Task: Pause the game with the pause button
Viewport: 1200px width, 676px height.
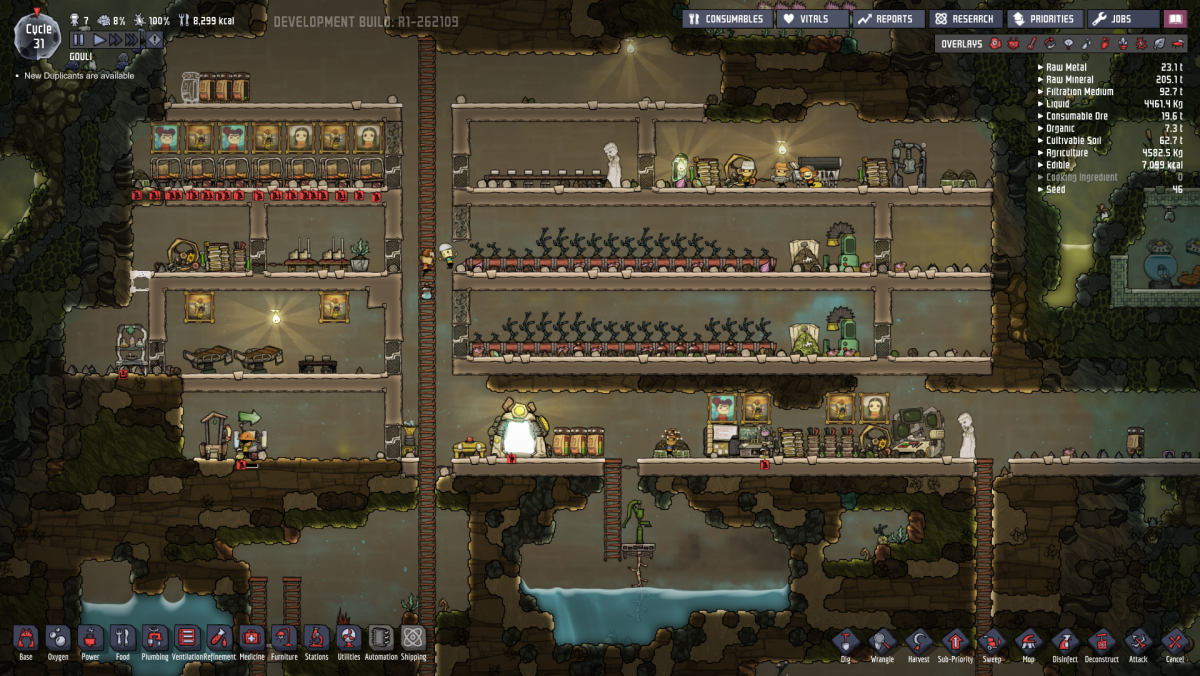Action: tap(79, 39)
